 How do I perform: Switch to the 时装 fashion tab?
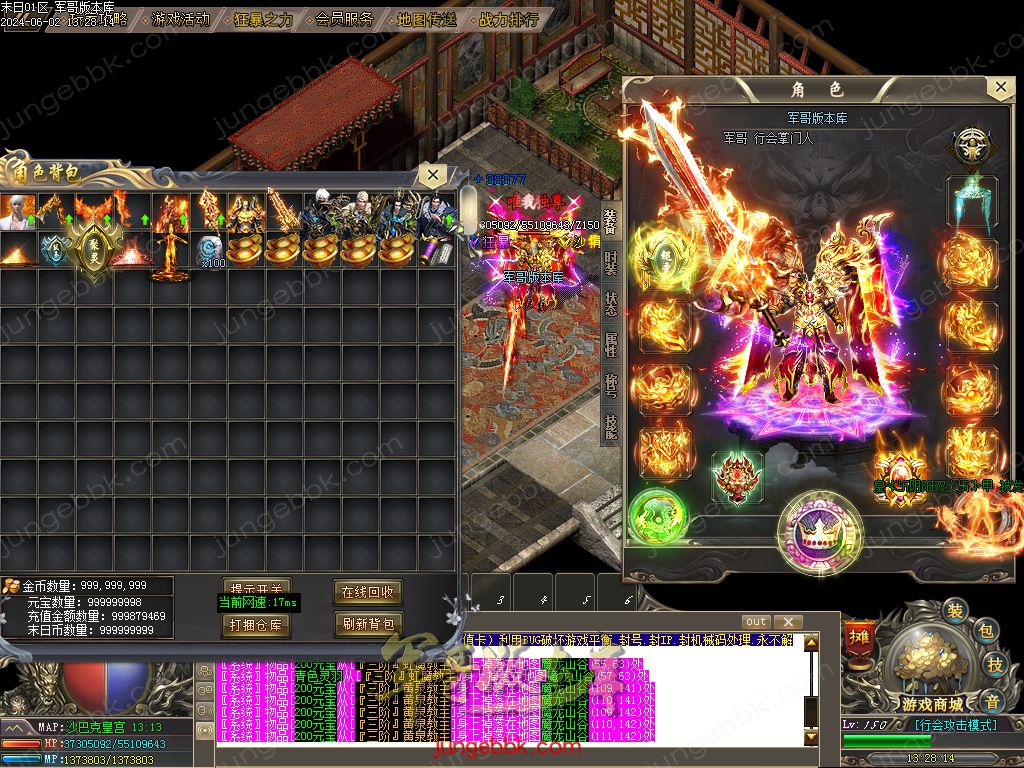click(610, 264)
